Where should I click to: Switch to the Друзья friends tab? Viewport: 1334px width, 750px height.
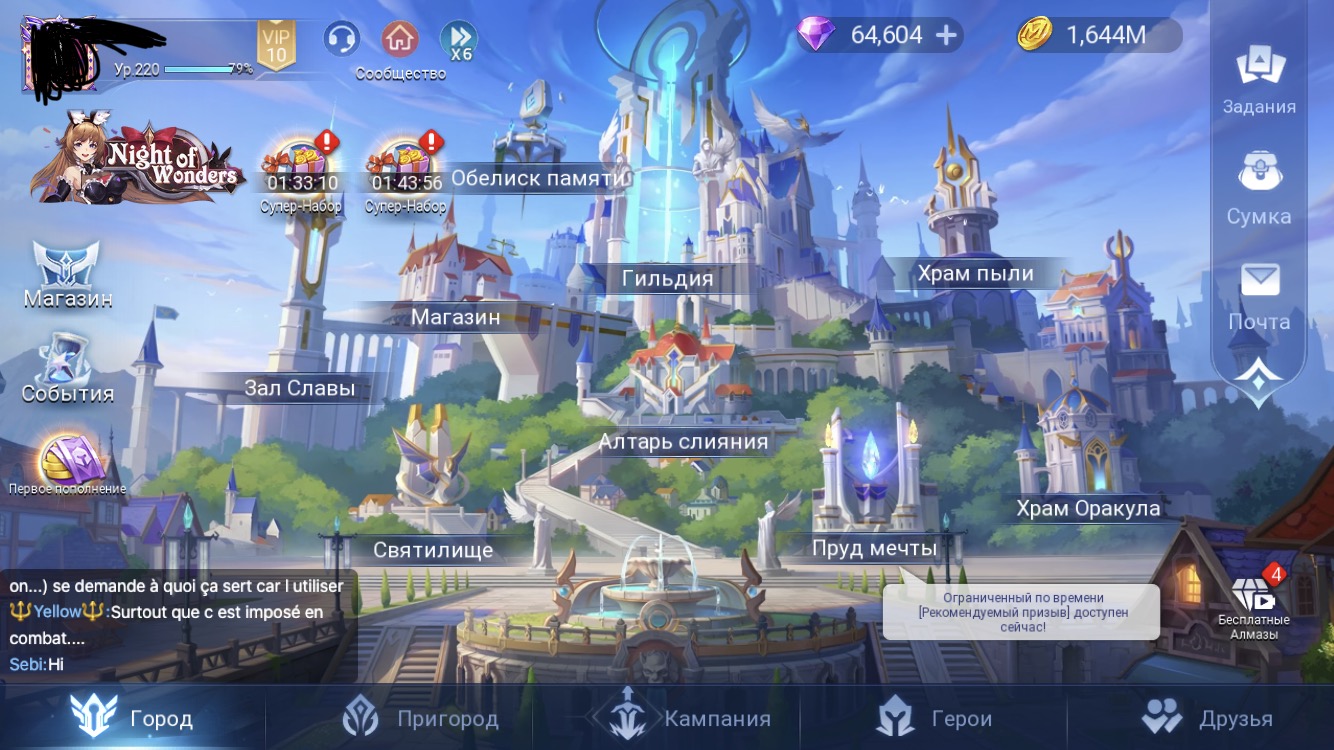1207,718
